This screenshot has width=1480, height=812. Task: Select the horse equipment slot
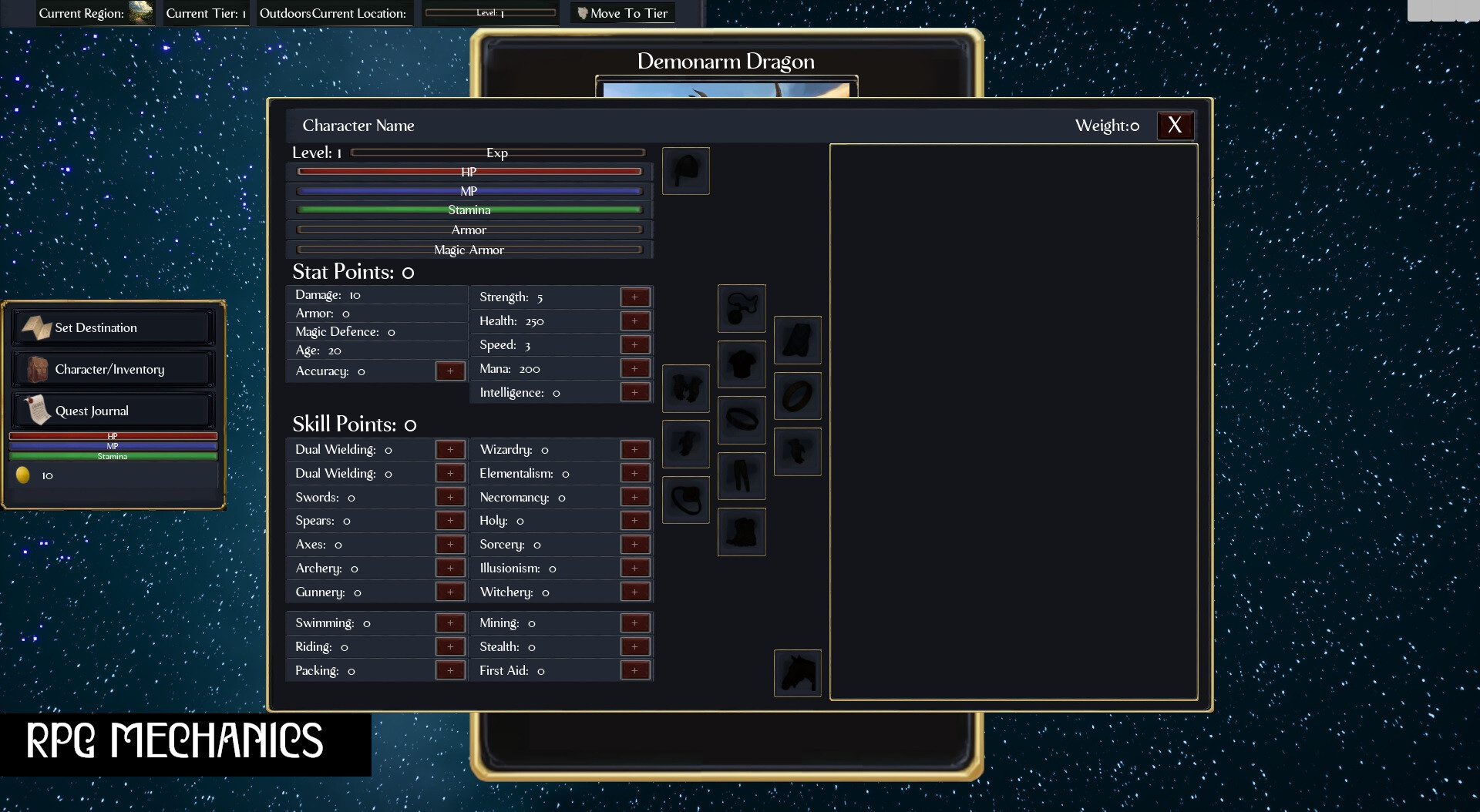coord(797,673)
